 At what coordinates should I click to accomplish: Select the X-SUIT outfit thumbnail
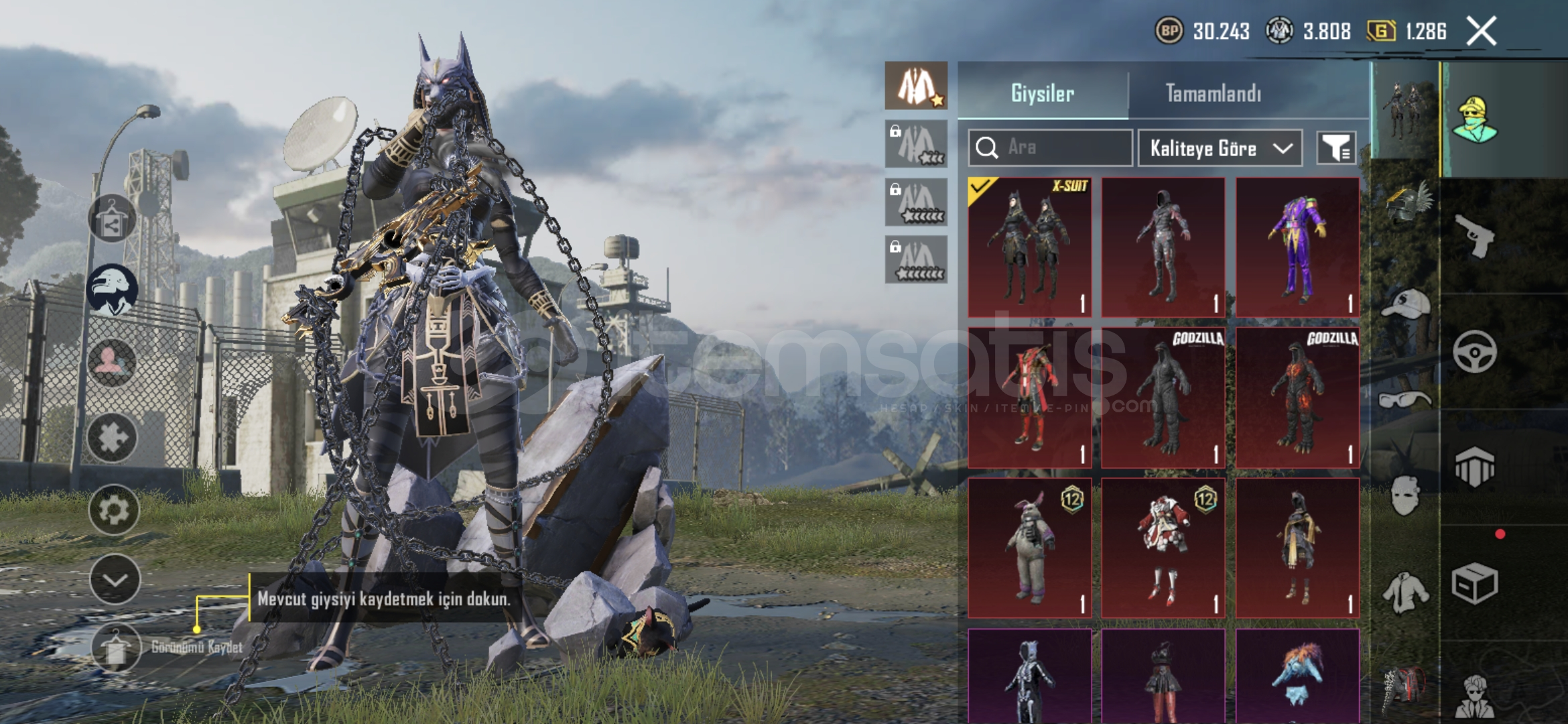click(x=1029, y=247)
